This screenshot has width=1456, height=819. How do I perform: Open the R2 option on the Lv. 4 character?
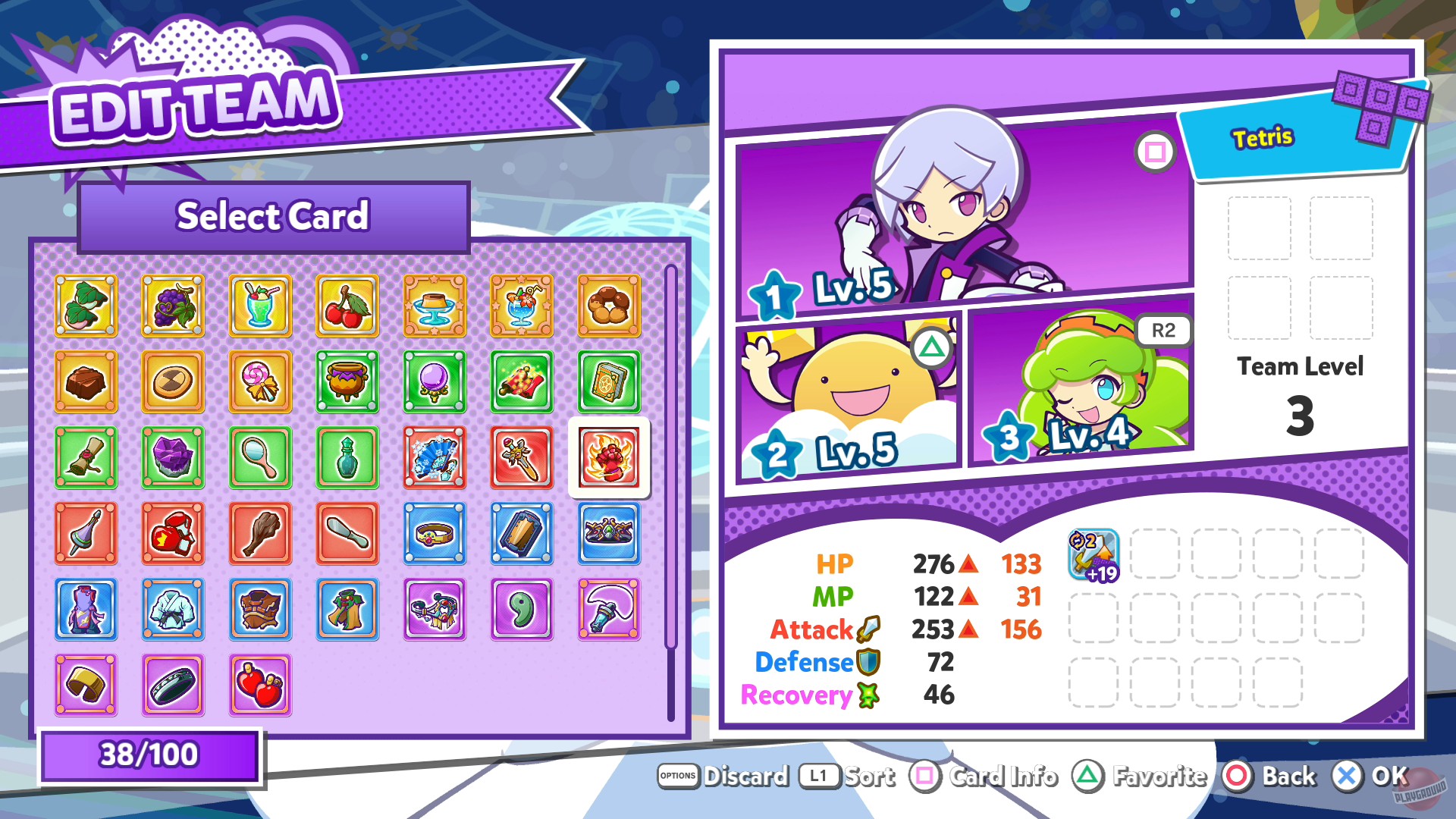[1163, 330]
